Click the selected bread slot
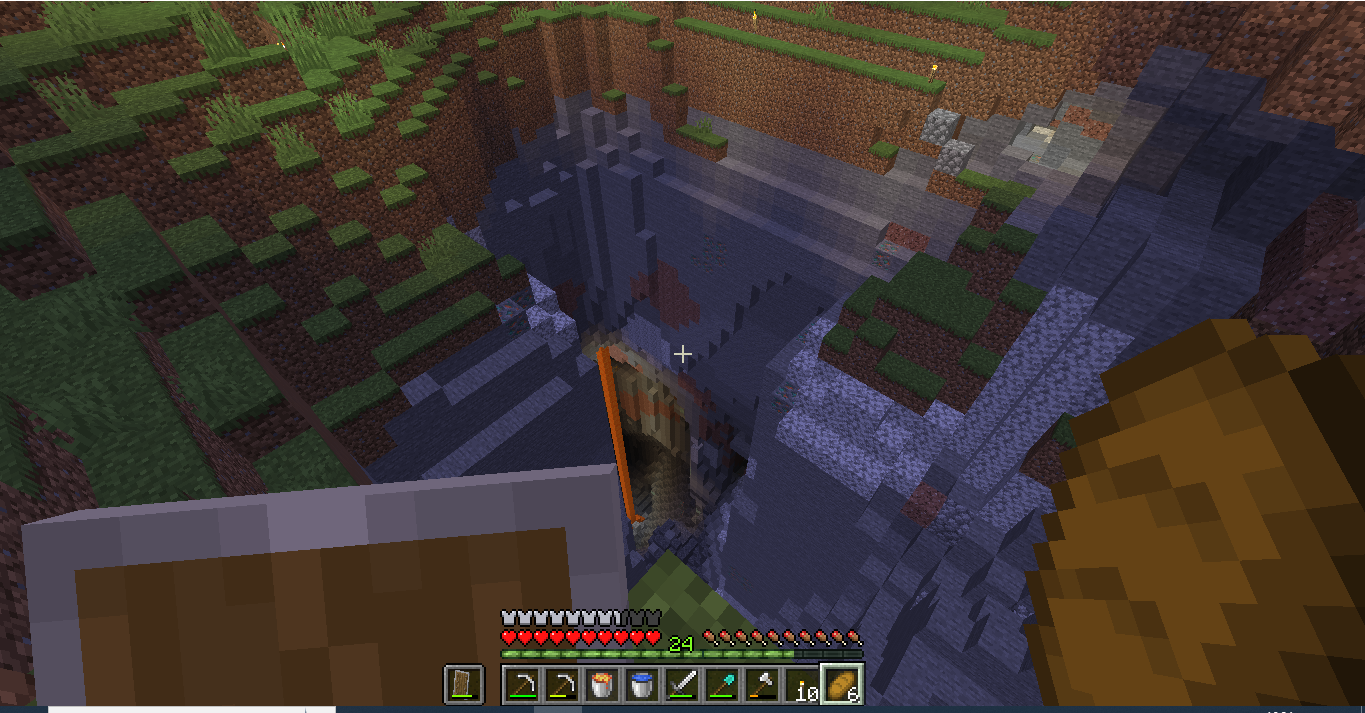The image size is (1365, 713). (842, 685)
